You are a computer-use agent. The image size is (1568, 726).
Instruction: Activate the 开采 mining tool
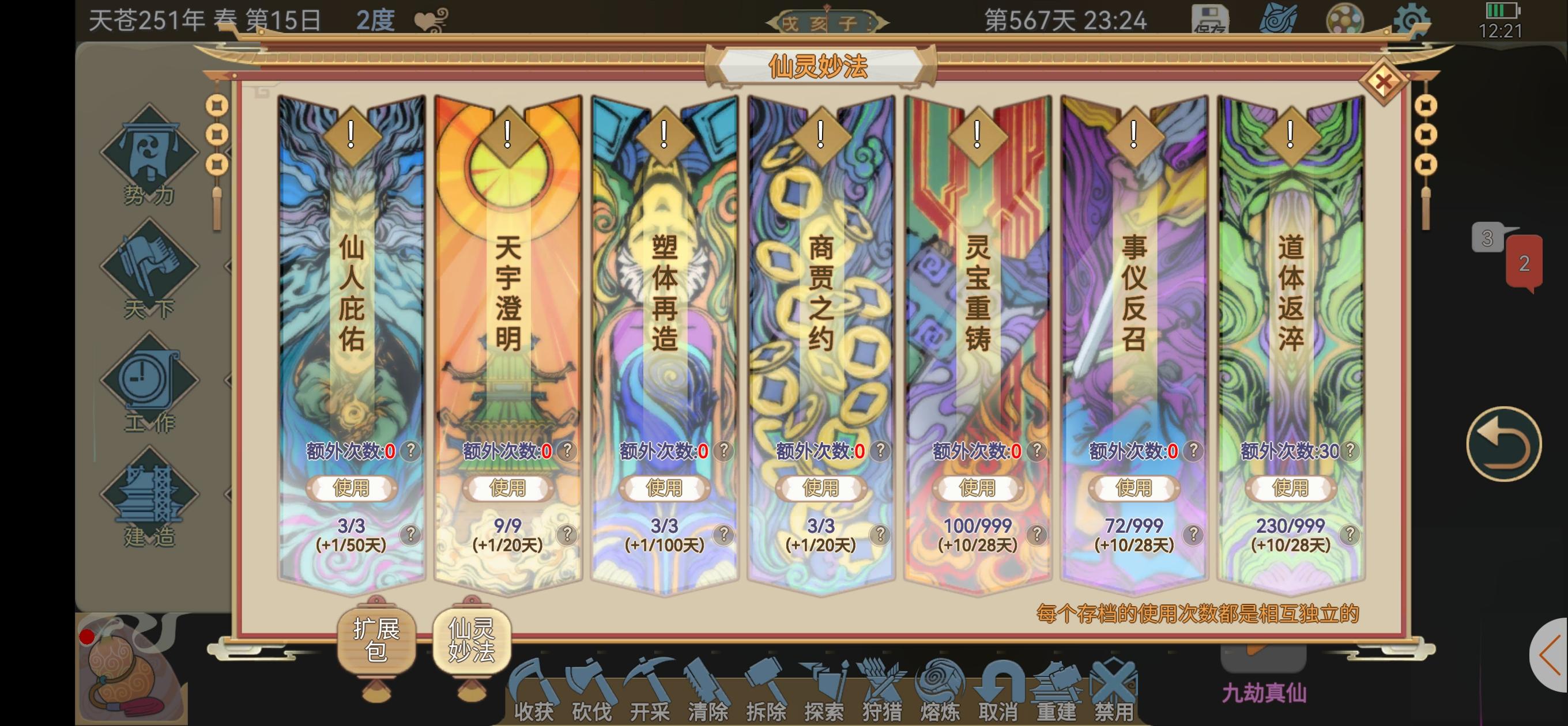click(651, 686)
